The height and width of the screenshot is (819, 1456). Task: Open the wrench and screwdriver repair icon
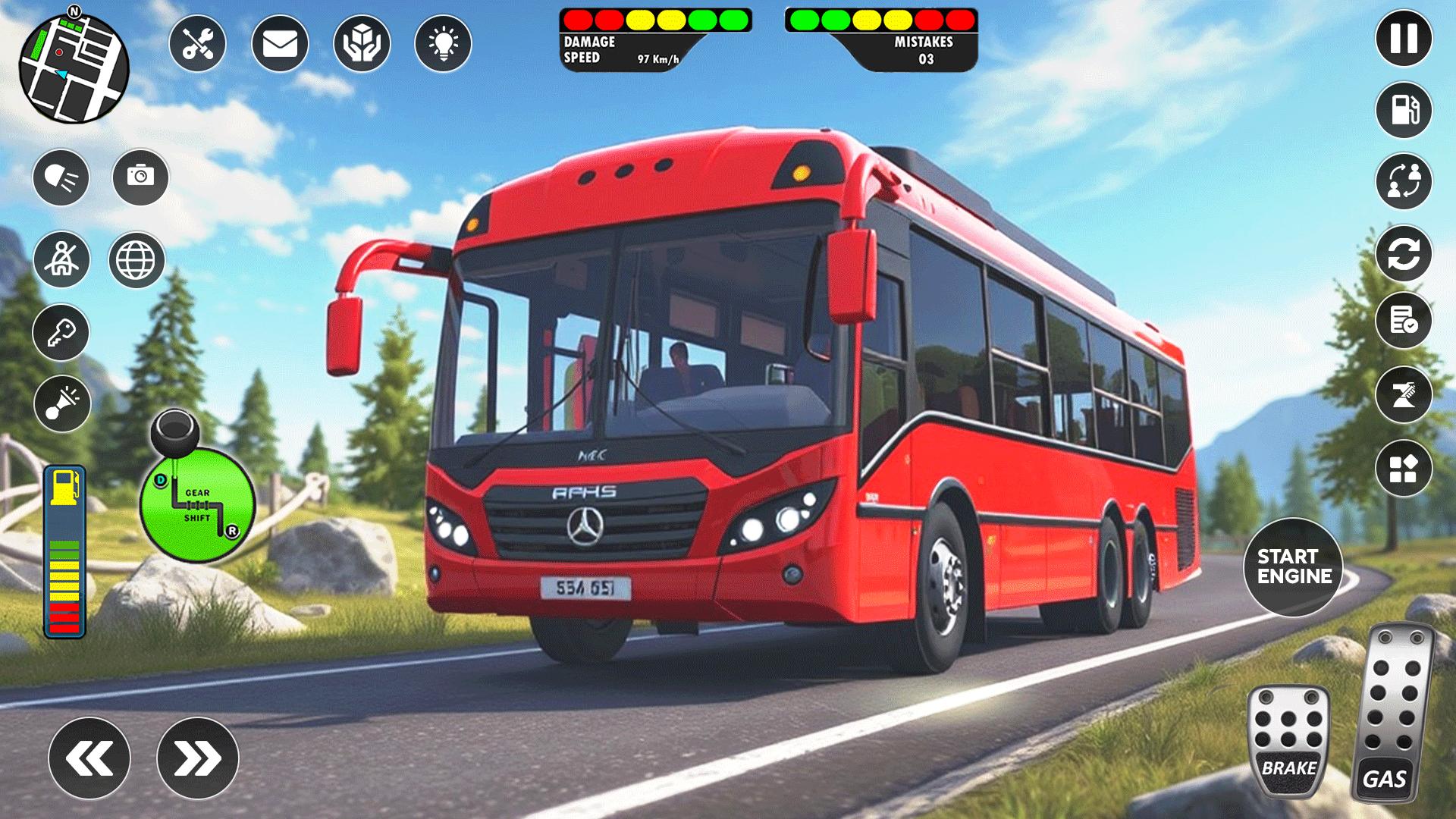197,44
